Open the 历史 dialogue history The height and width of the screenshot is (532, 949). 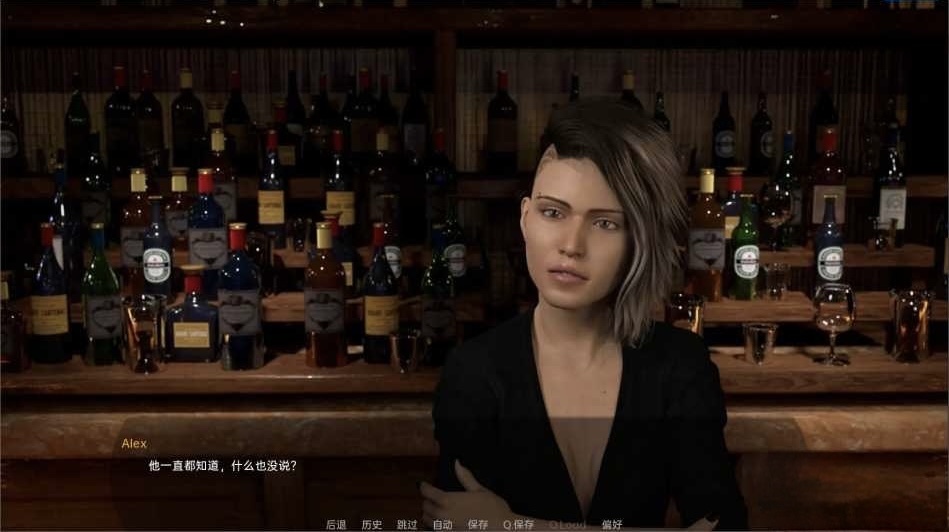372,524
